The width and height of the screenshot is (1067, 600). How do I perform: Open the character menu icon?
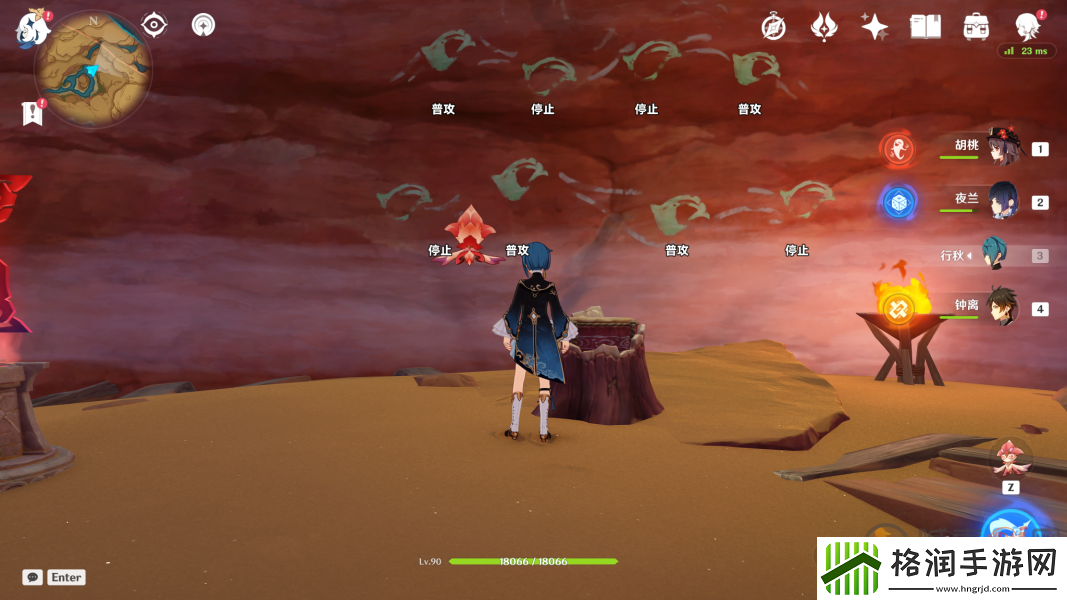click(1026, 27)
